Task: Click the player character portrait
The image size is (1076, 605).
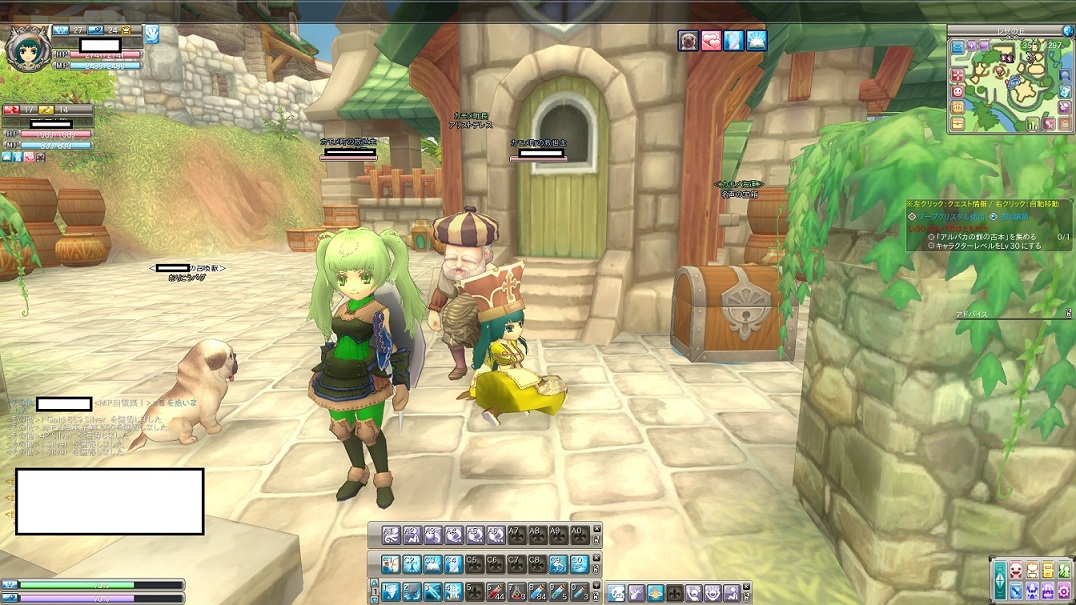Action: point(26,48)
